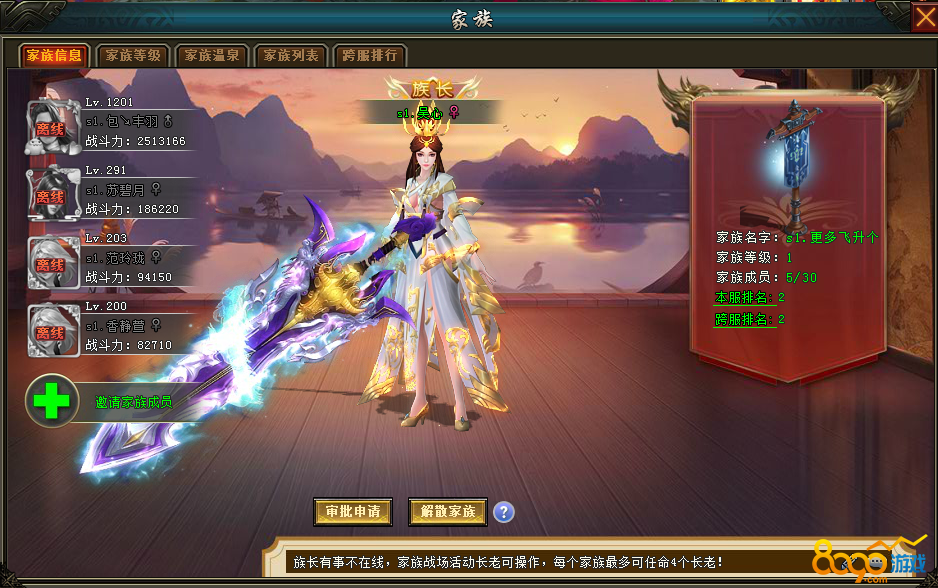
Task: Open the 家族等级 tab
Action: click(x=133, y=55)
